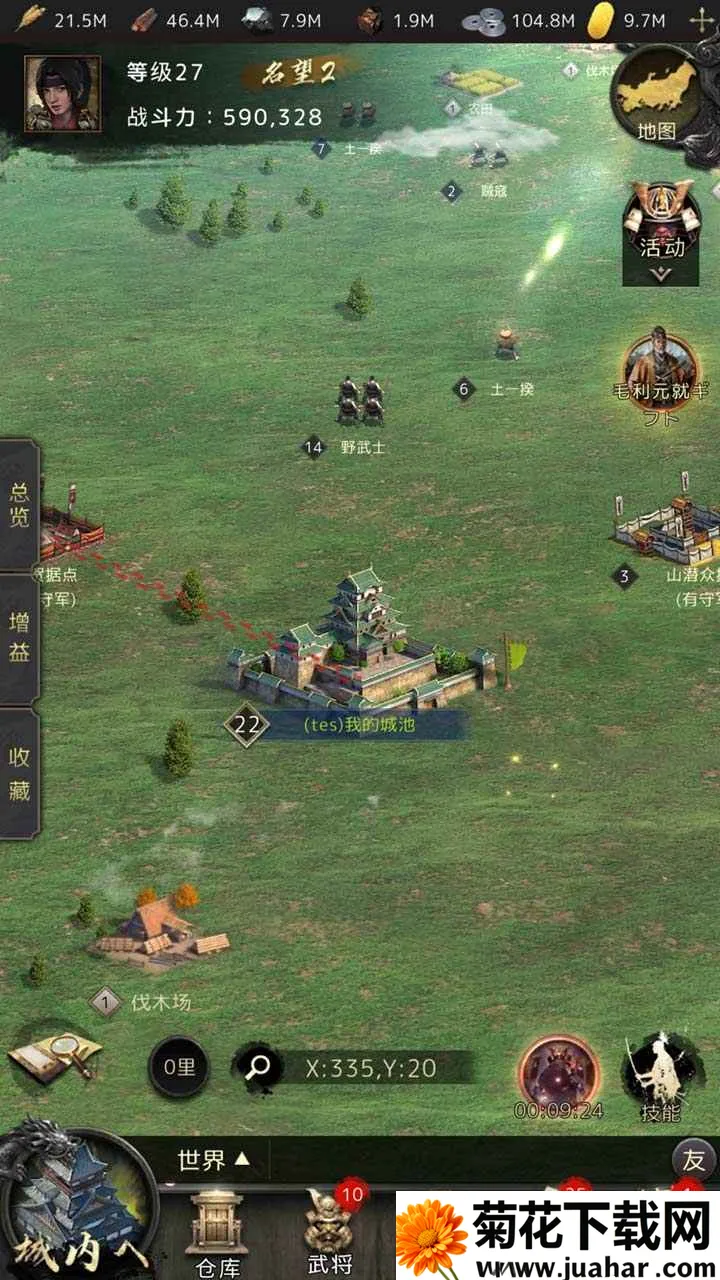Open the 地图 map of Japan
The width and height of the screenshot is (720, 1280).
[659, 100]
